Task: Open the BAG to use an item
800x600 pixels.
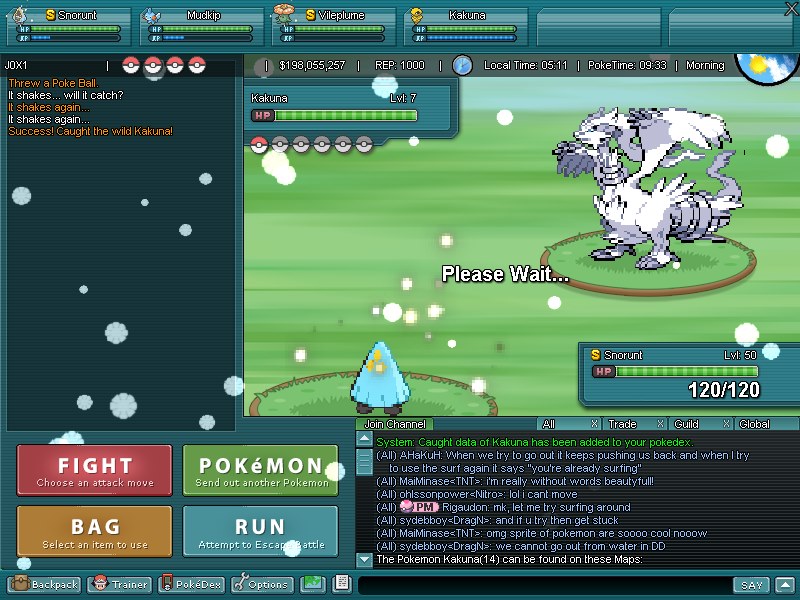Action: pyautogui.click(x=94, y=531)
